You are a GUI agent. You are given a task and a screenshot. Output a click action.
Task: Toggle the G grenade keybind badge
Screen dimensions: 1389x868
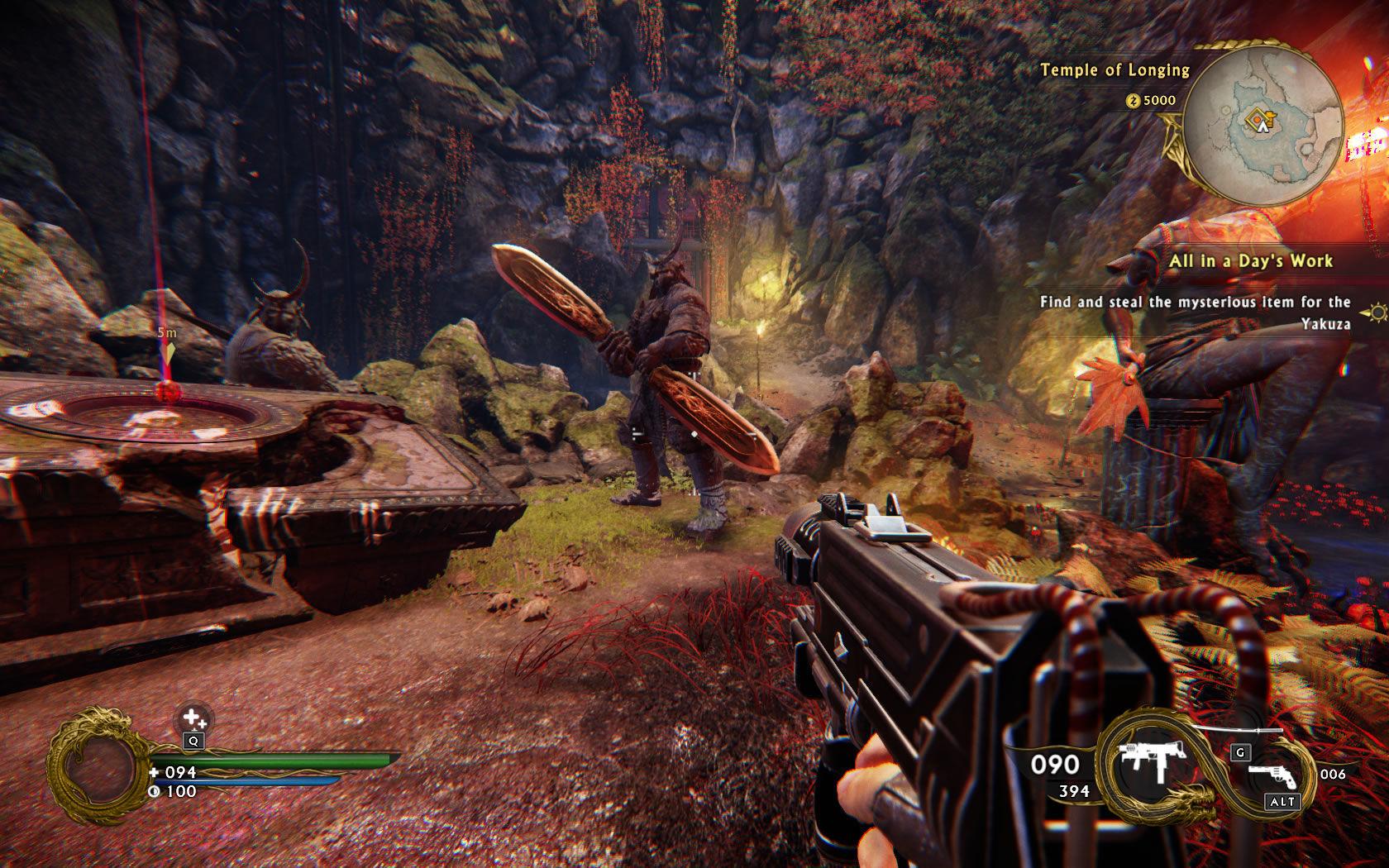1239,751
